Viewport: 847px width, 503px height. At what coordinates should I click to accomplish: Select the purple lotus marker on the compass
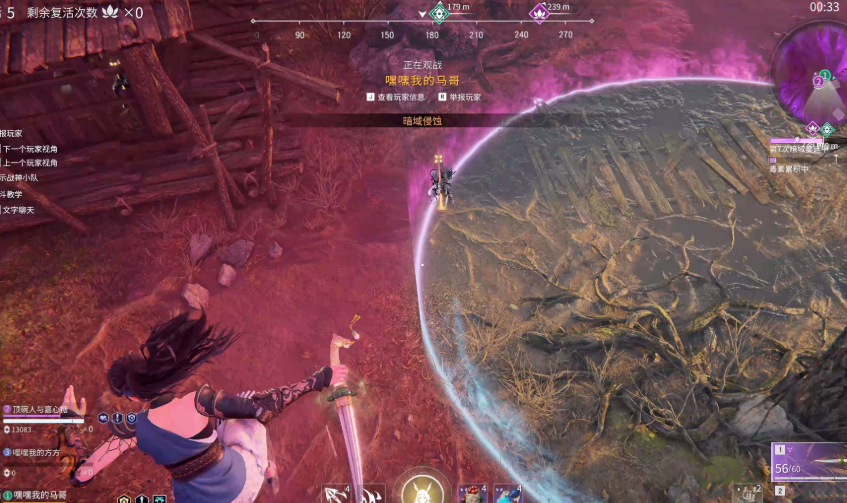click(x=540, y=13)
